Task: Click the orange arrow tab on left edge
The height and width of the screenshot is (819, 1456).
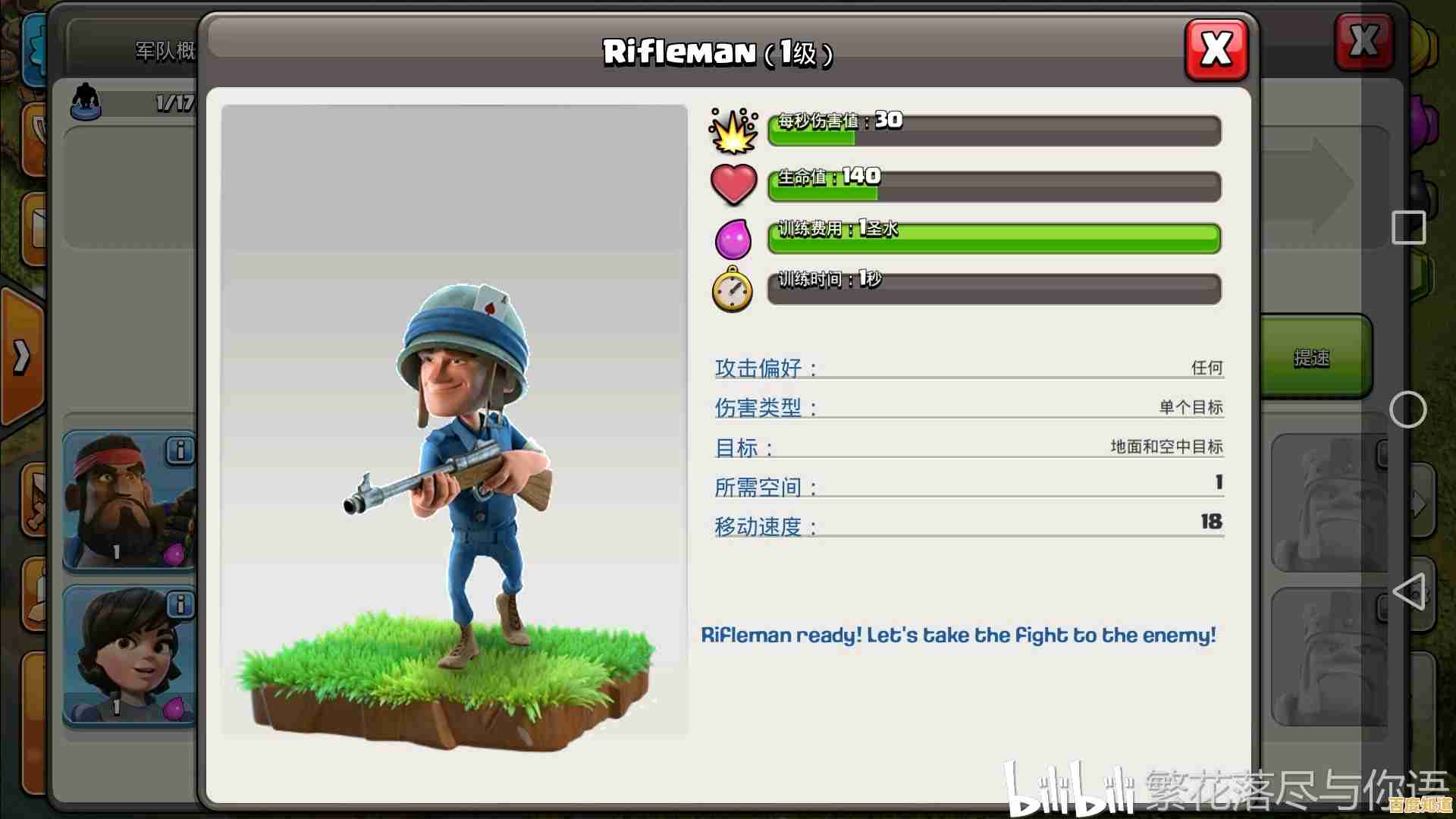Action: pos(21,356)
